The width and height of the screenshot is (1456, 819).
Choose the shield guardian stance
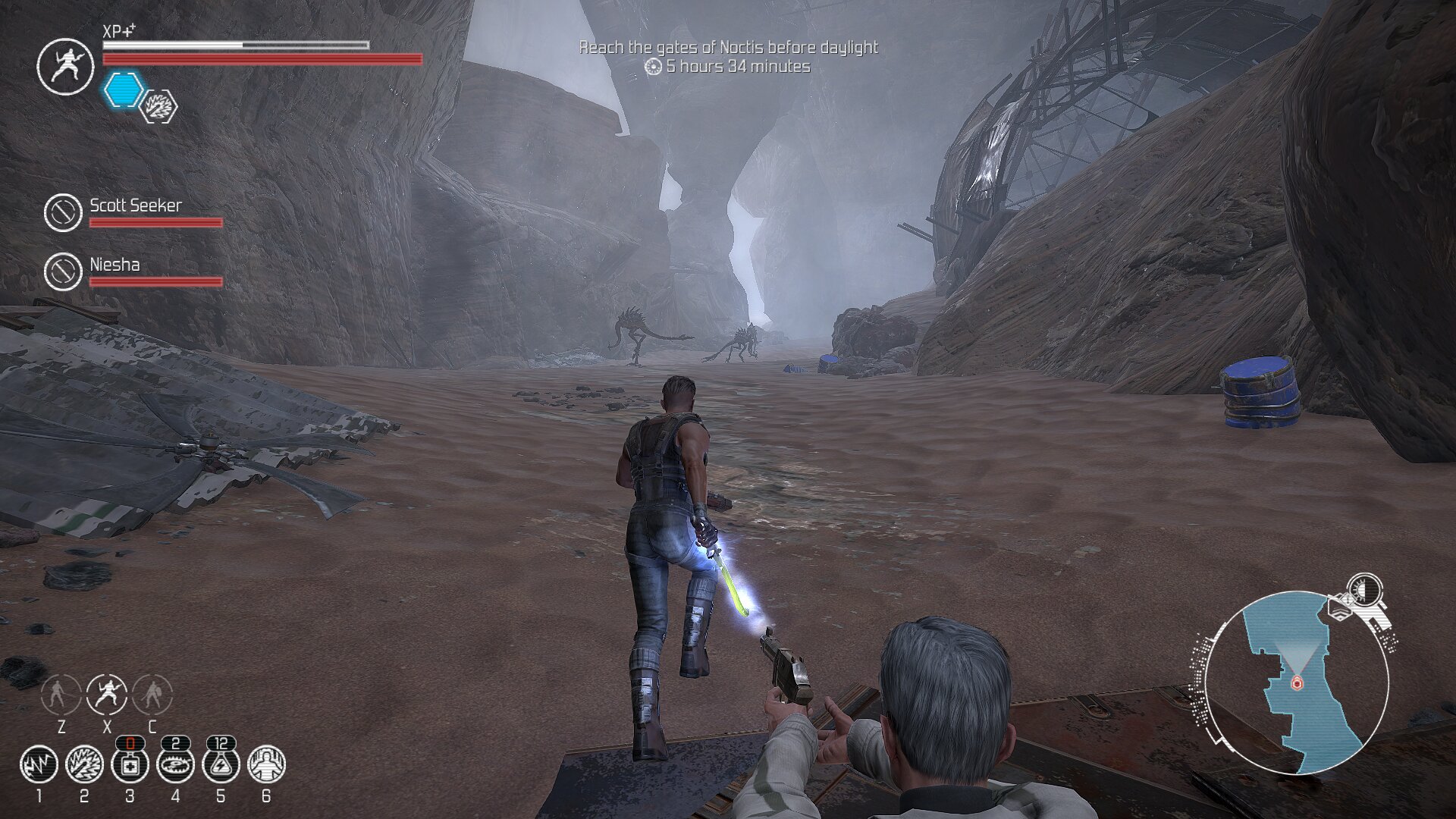pyautogui.click(x=152, y=694)
